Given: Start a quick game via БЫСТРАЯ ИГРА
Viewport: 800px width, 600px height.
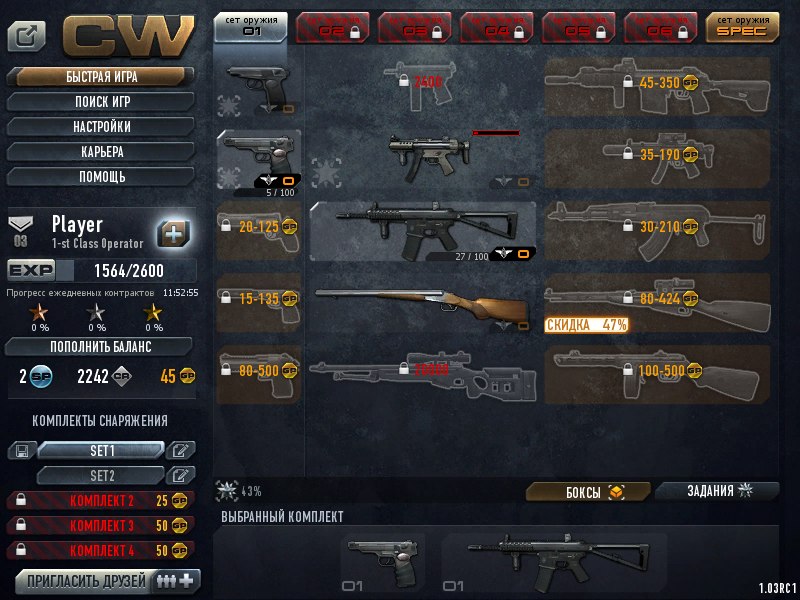Looking at the screenshot, I should coord(101,77).
